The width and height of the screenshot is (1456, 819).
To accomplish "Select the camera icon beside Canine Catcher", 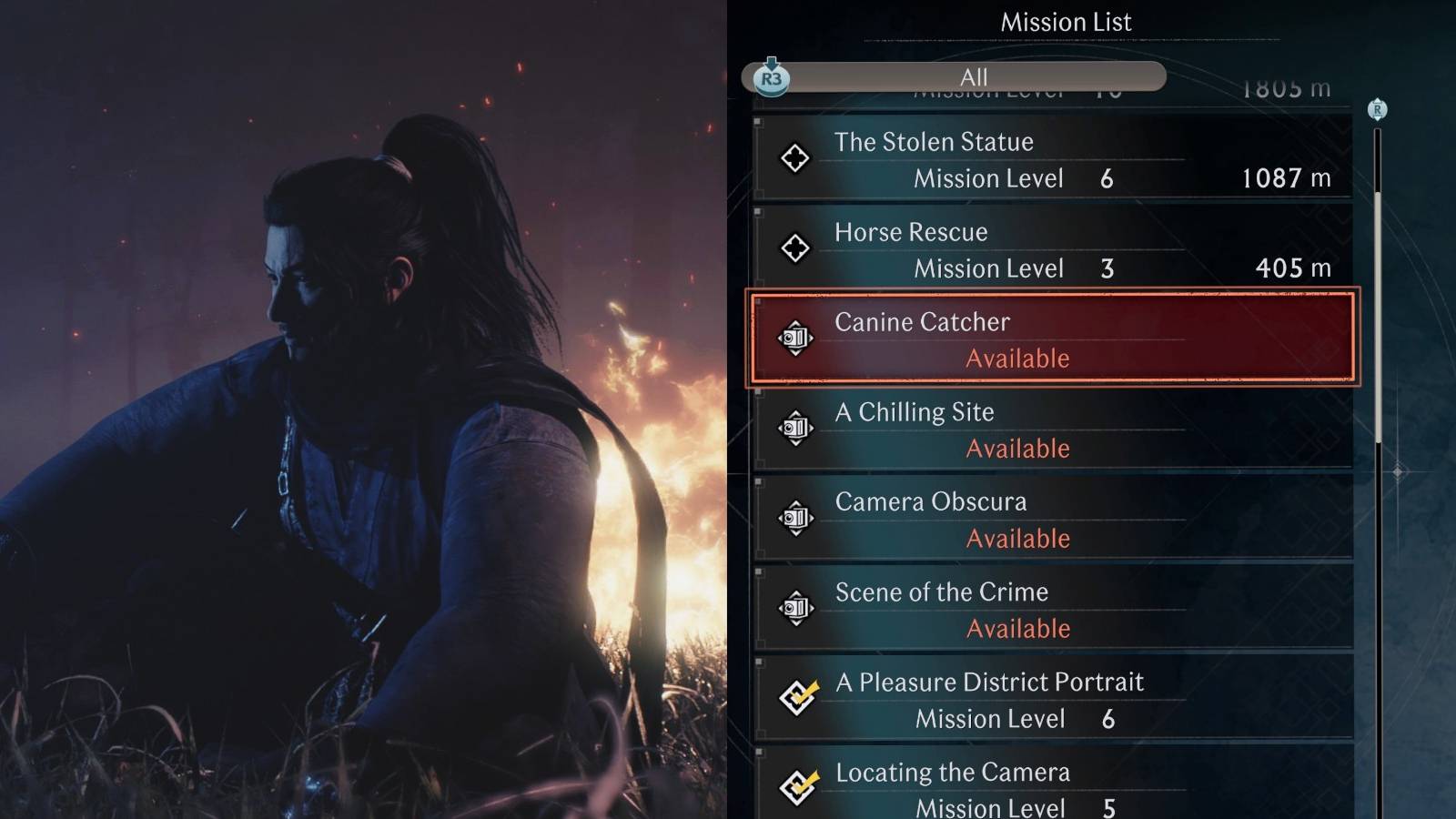I will coord(795,339).
